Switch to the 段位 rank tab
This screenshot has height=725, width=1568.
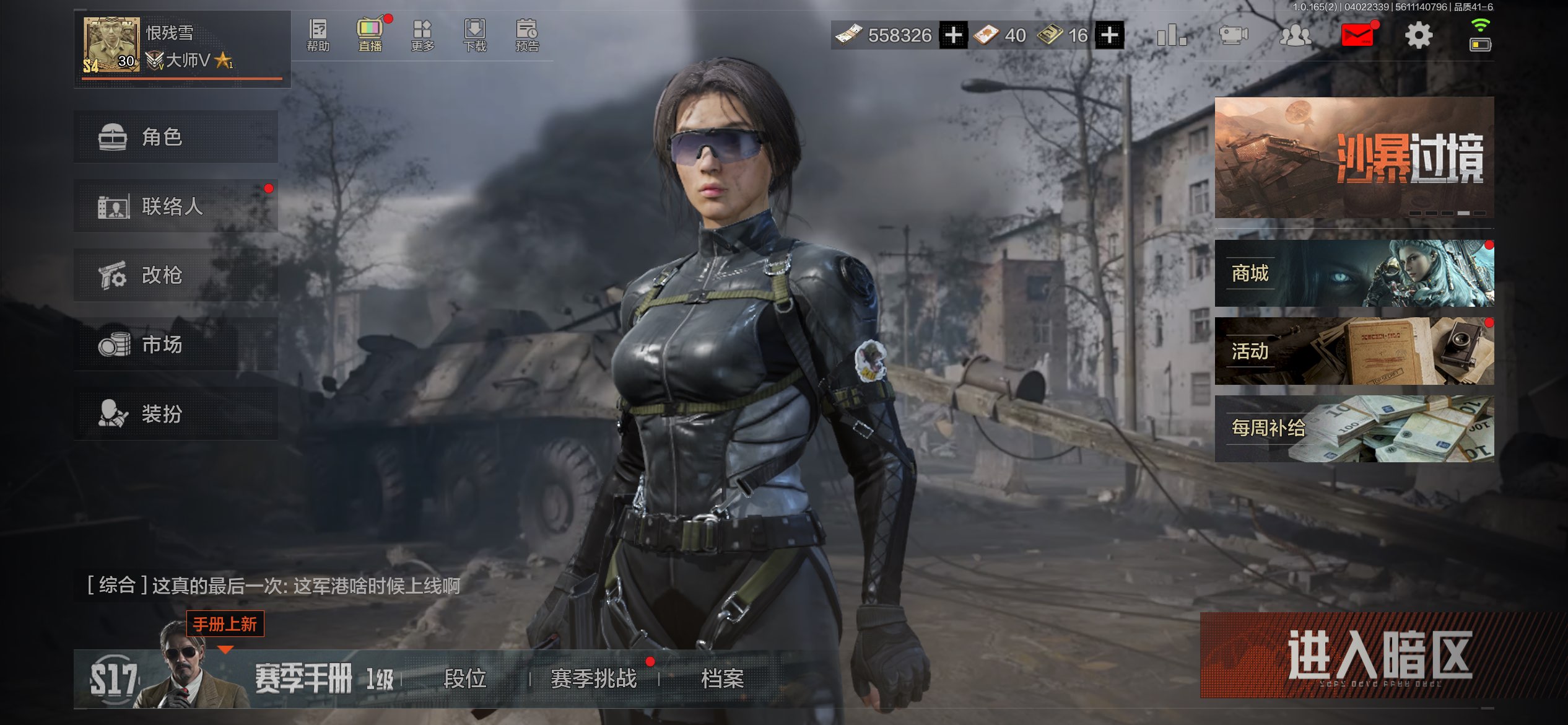coord(464,679)
